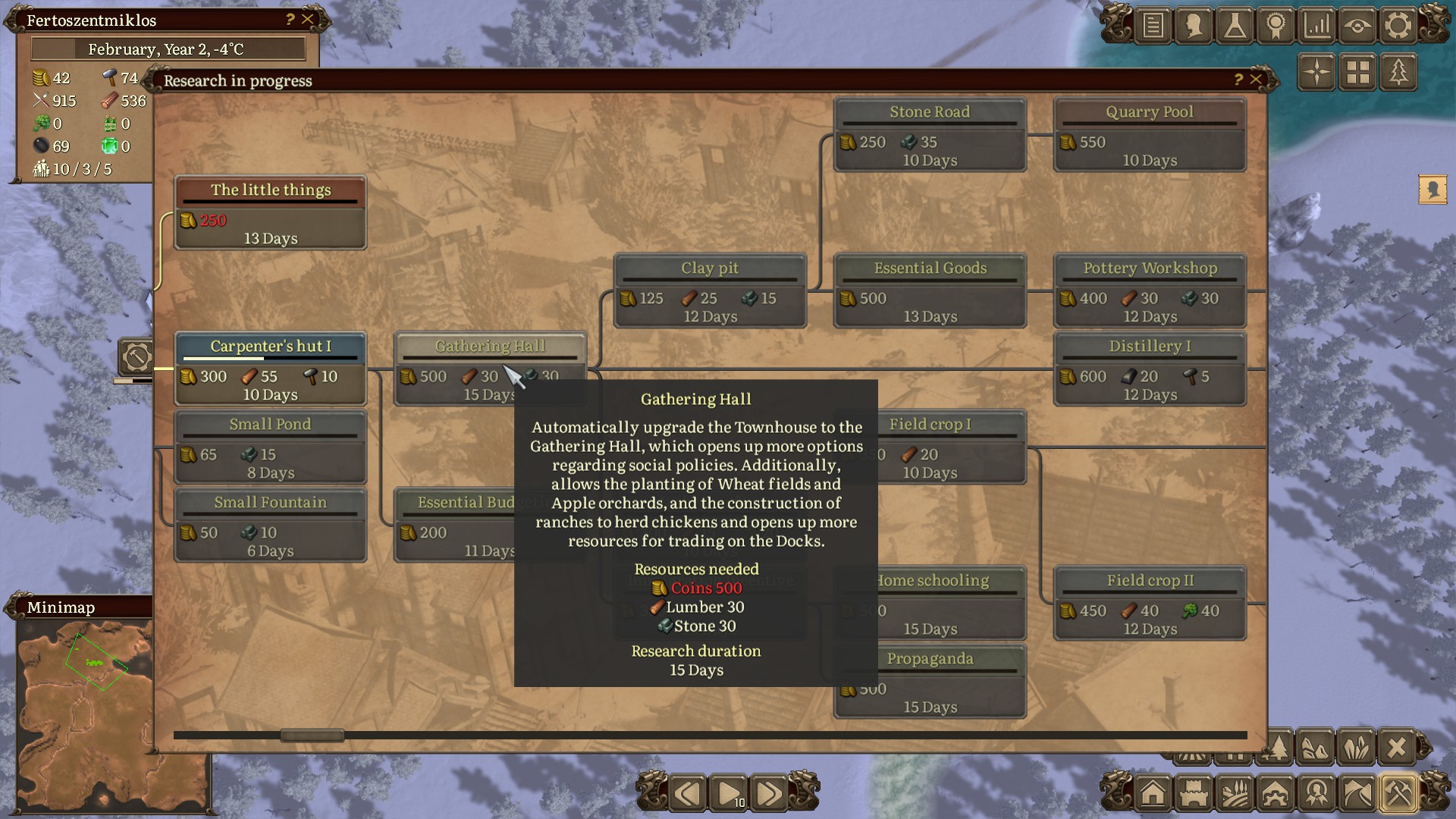This screenshot has width=1456, height=819.
Task: Open the settings gear icon
Action: pyautogui.click(x=1398, y=26)
